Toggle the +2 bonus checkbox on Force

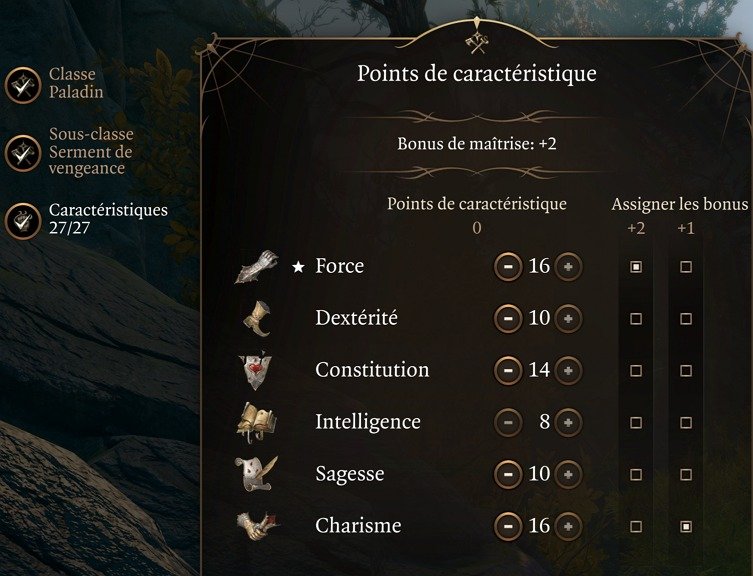[636, 267]
